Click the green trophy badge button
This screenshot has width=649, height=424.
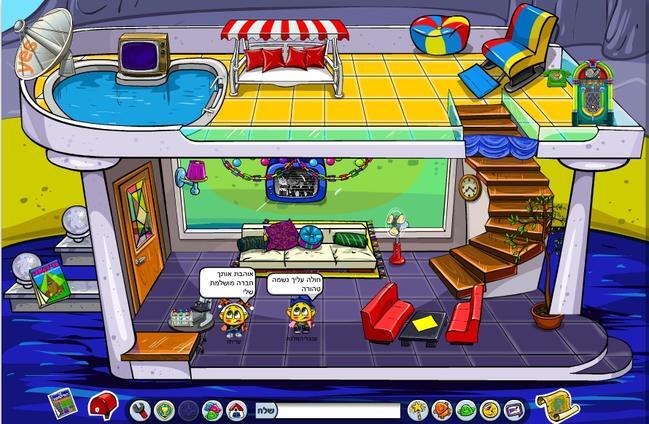(x=163, y=409)
